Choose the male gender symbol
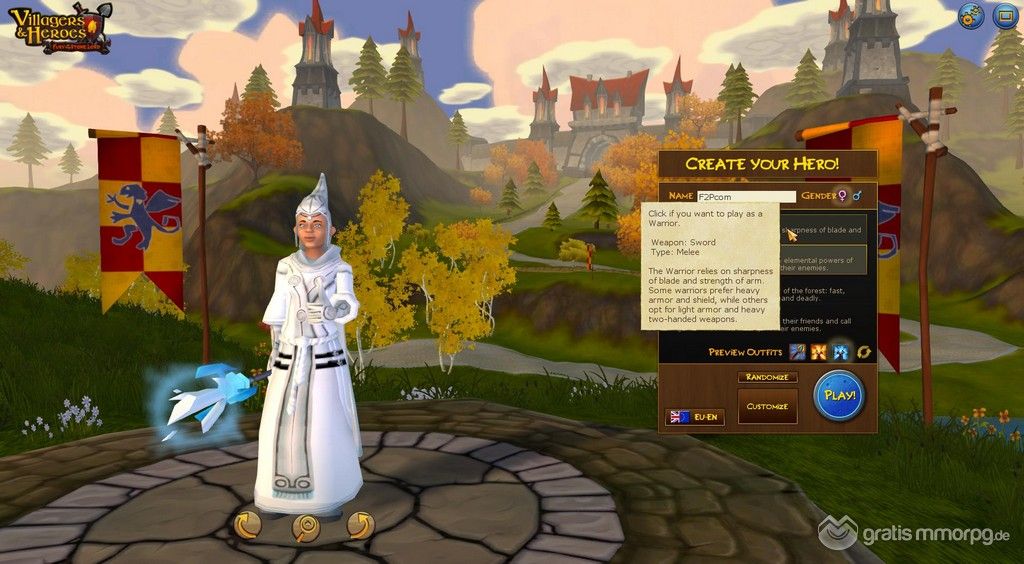 pos(859,196)
